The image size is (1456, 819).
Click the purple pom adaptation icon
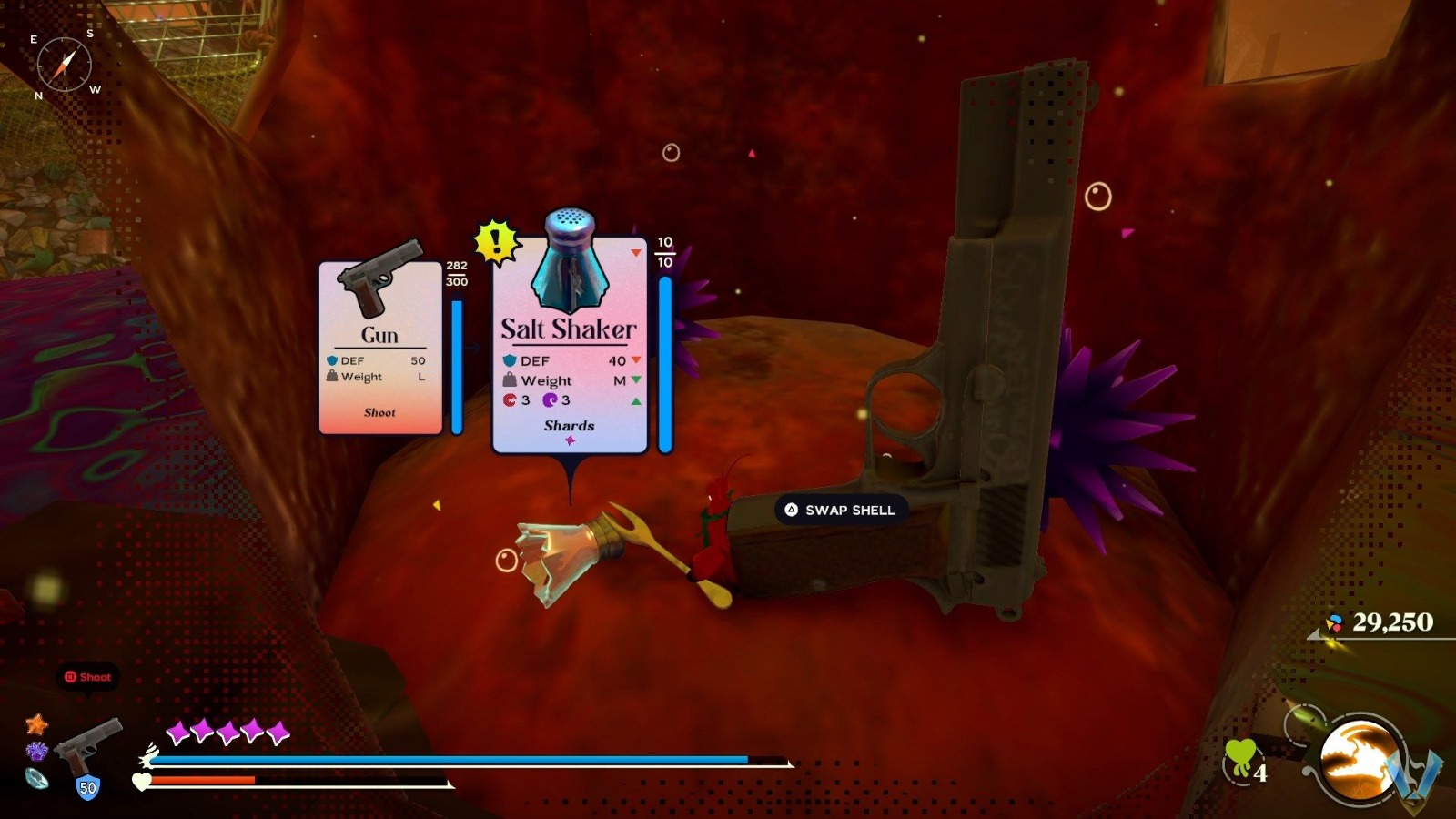(35, 751)
